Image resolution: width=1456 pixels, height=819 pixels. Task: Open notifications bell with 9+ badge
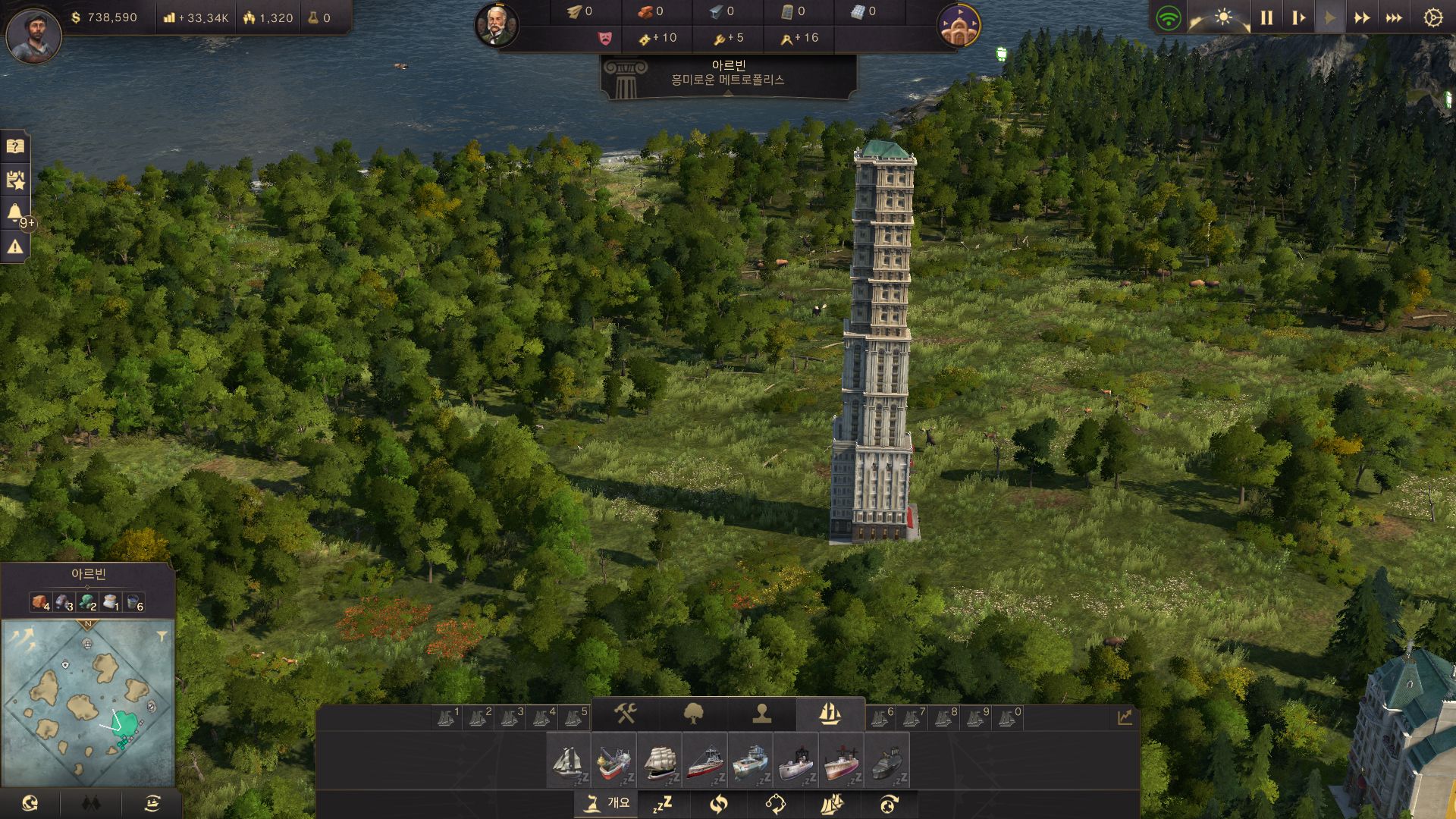pyautogui.click(x=15, y=213)
